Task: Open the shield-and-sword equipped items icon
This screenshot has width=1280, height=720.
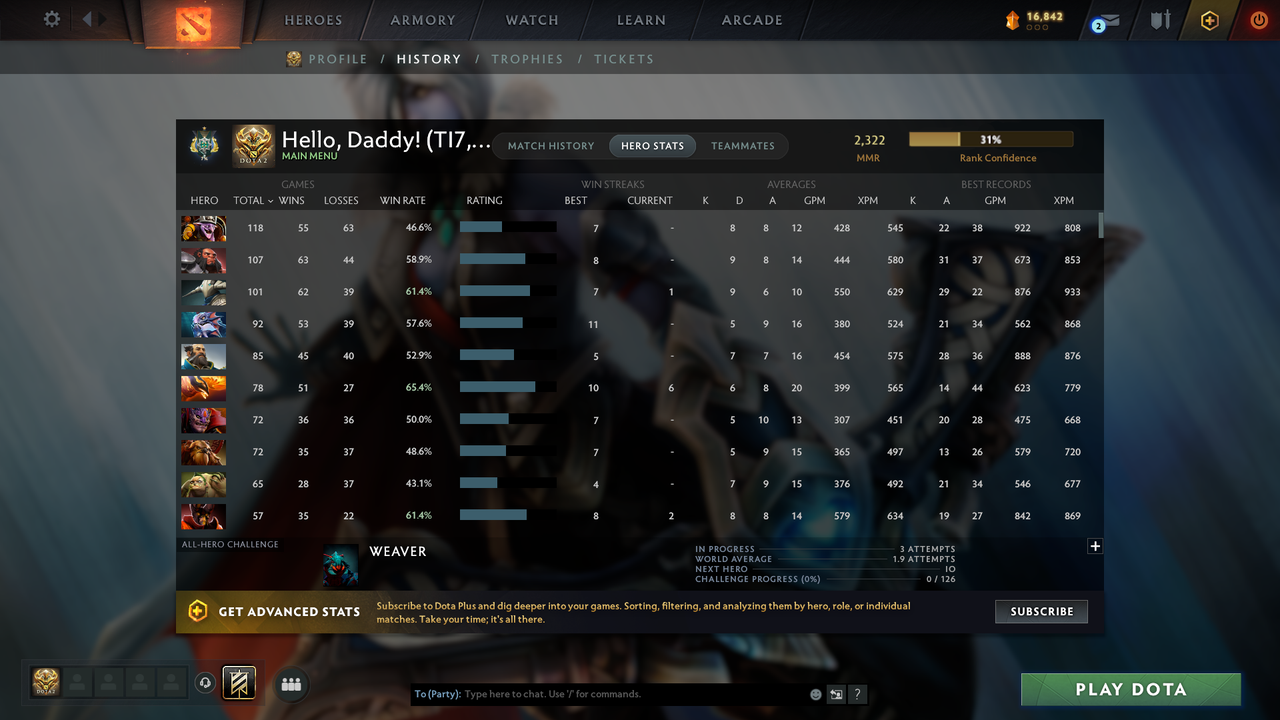Action: click(x=1160, y=20)
